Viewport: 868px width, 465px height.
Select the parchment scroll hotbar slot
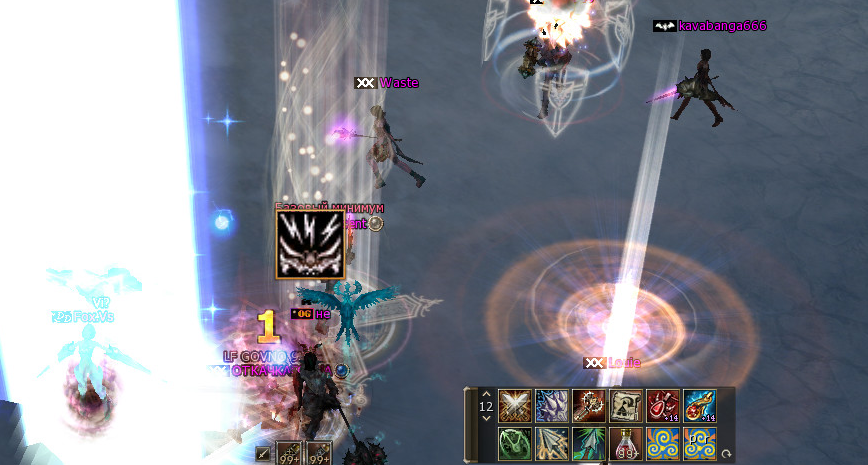pos(626,406)
